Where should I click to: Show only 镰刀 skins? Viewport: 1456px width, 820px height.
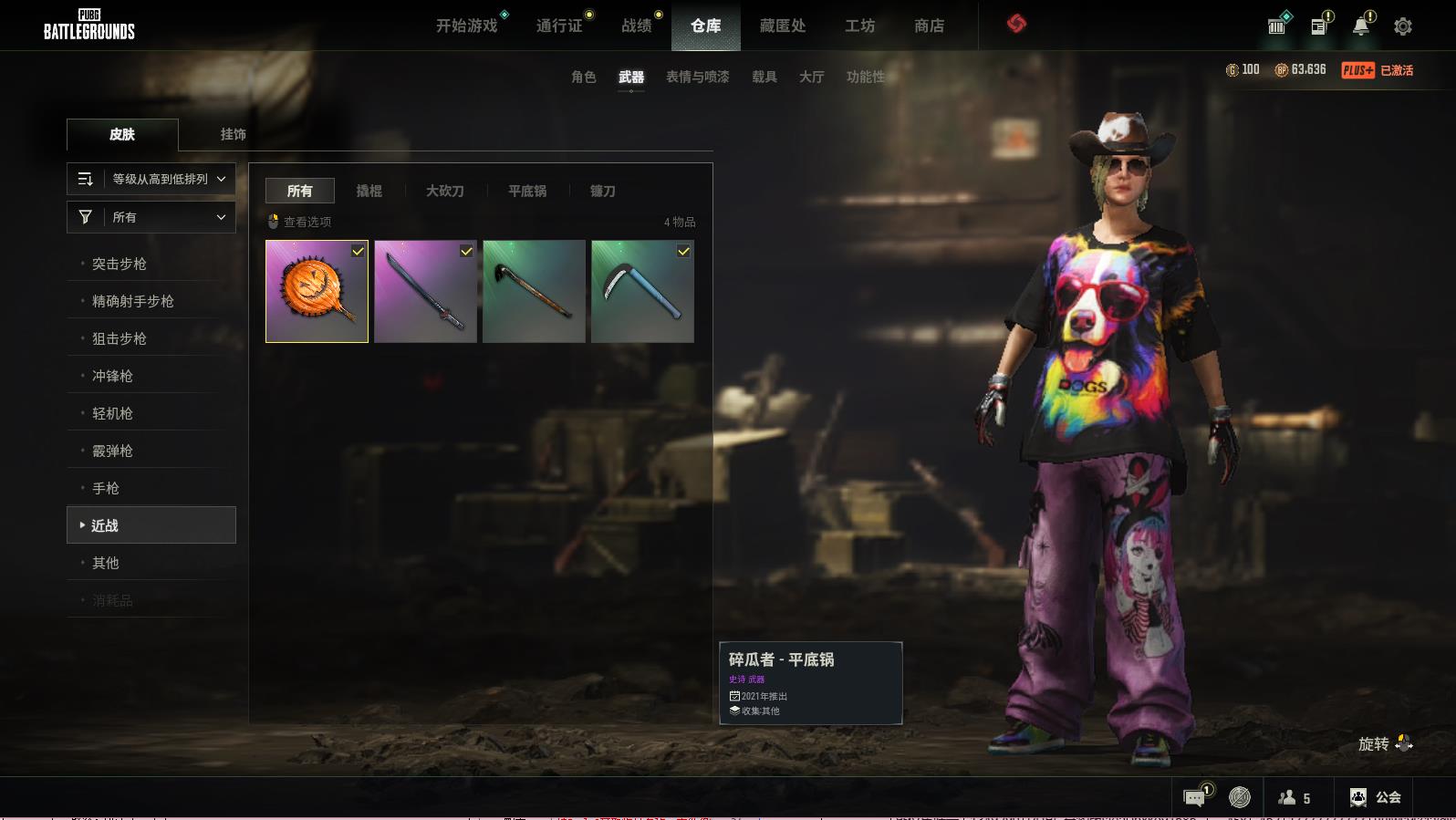point(602,191)
